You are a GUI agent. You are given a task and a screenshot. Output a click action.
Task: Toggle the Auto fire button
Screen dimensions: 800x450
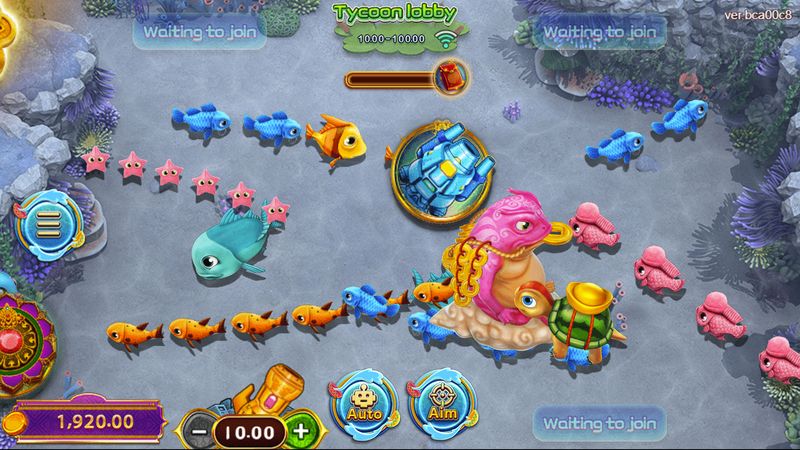pos(361,402)
